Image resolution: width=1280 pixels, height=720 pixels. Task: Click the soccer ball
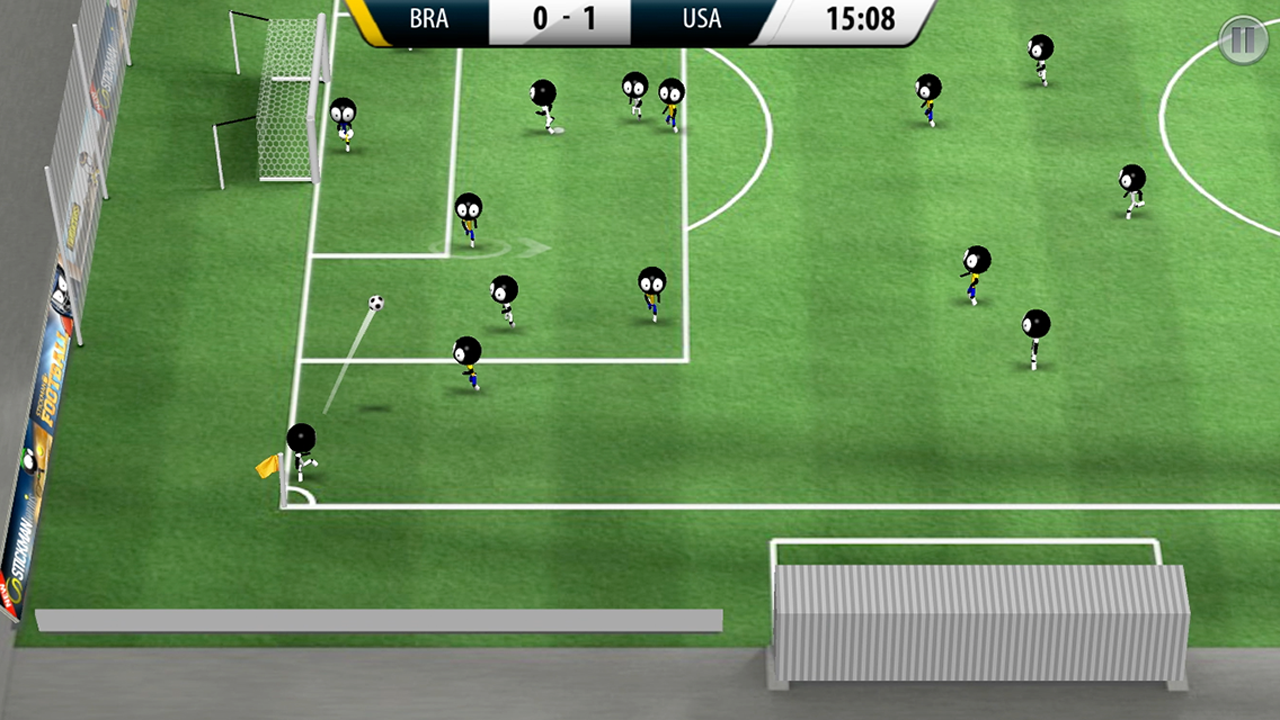tap(376, 302)
